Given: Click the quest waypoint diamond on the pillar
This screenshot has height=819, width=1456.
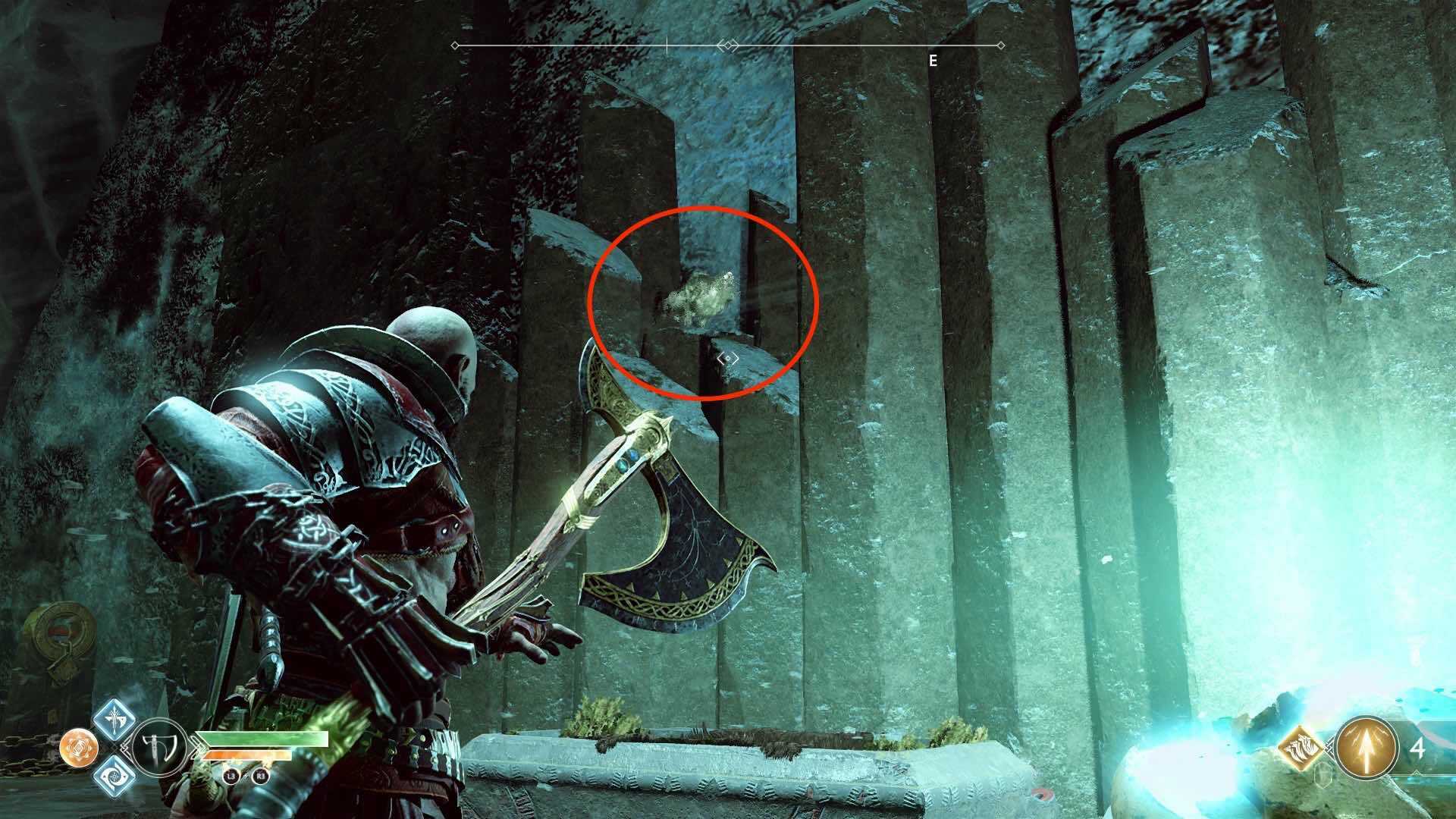Looking at the screenshot, I should tap(730, 356).
